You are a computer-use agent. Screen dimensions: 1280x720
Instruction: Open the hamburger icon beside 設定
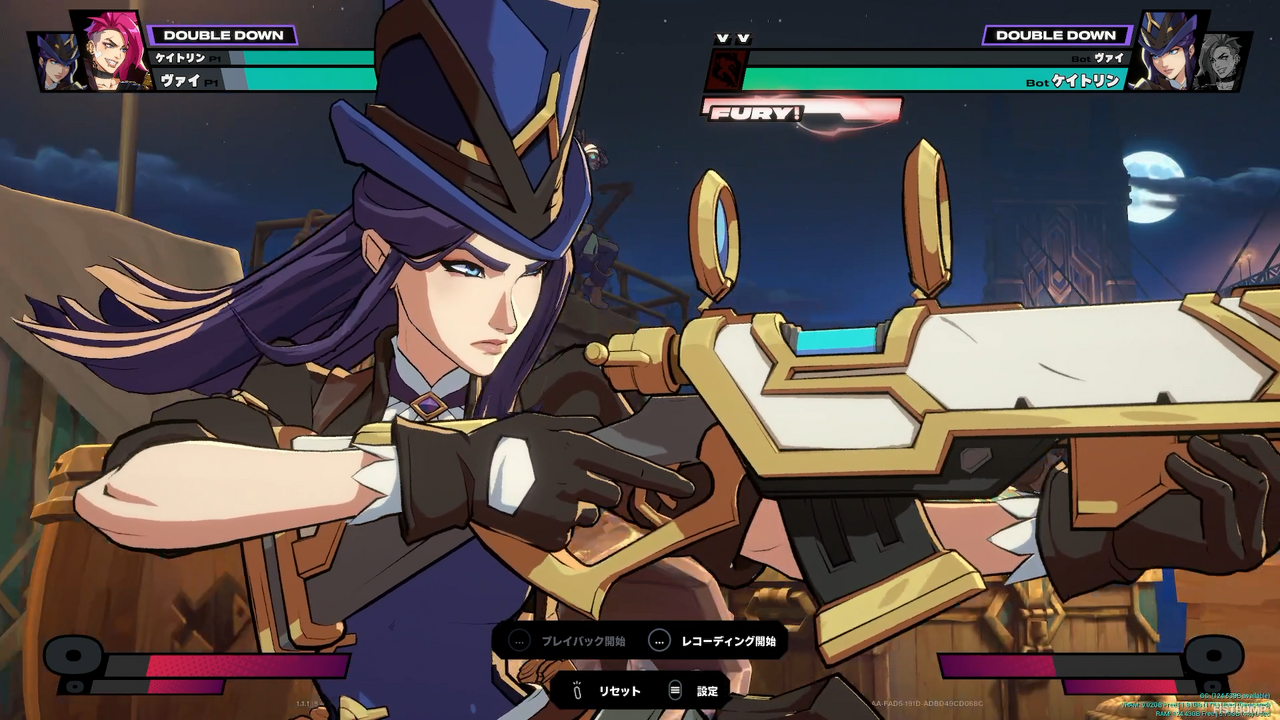(x=675, y=689)
